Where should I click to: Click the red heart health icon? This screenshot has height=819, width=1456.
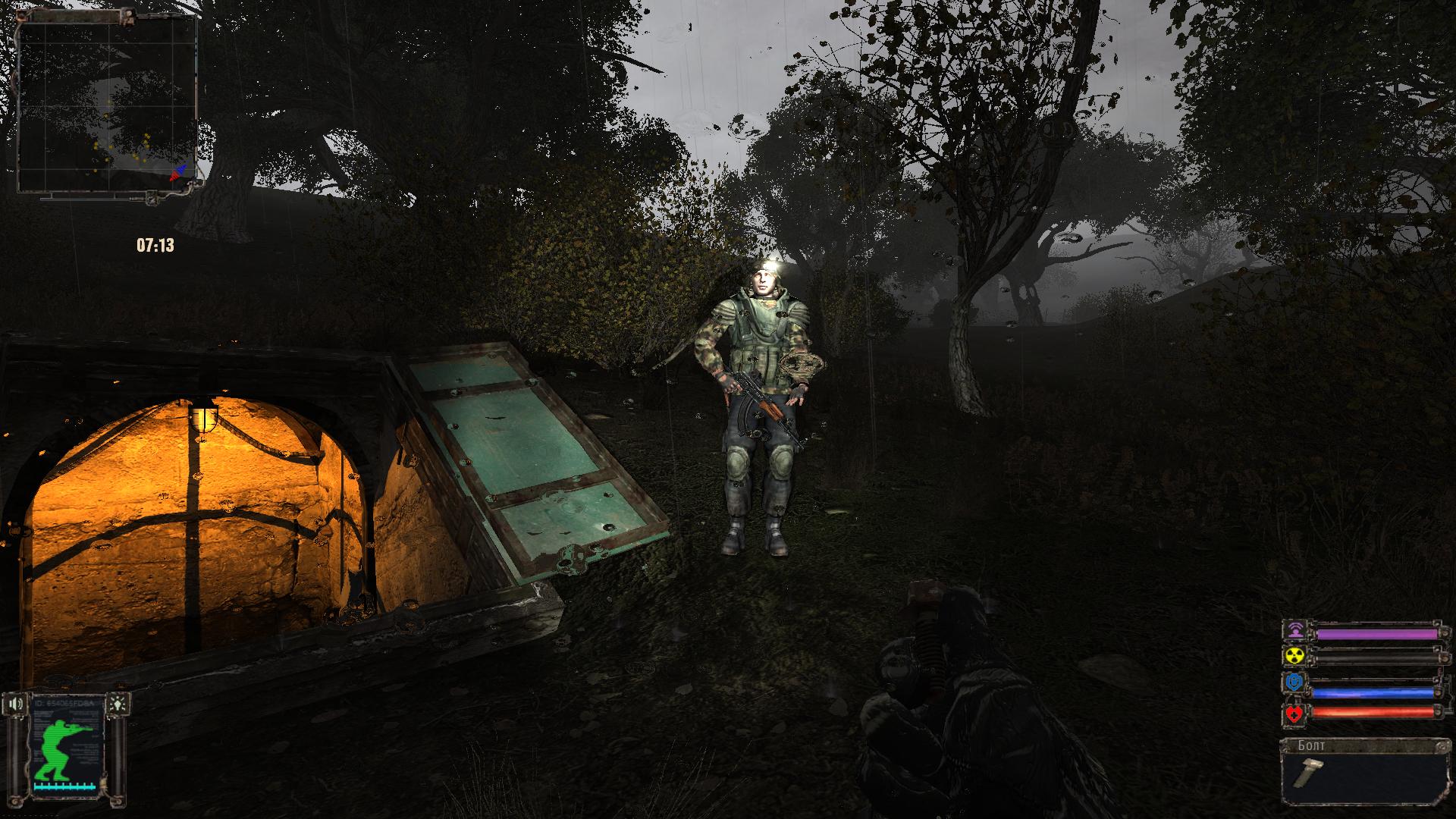coord(1294,713)
